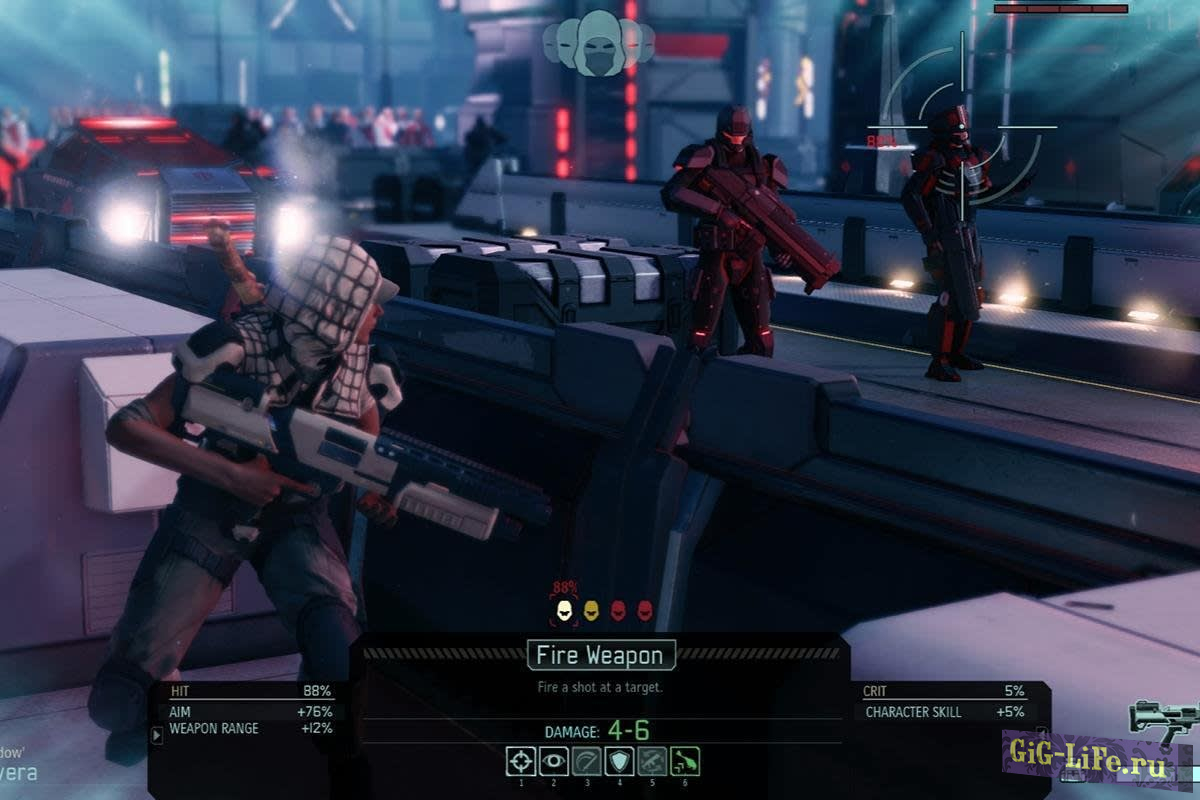The height and width of the screenshot is (800, 1200).
Task: Choose the greyed-out sword slash ability
Action: pyautogui.click(x=586, y=761)
